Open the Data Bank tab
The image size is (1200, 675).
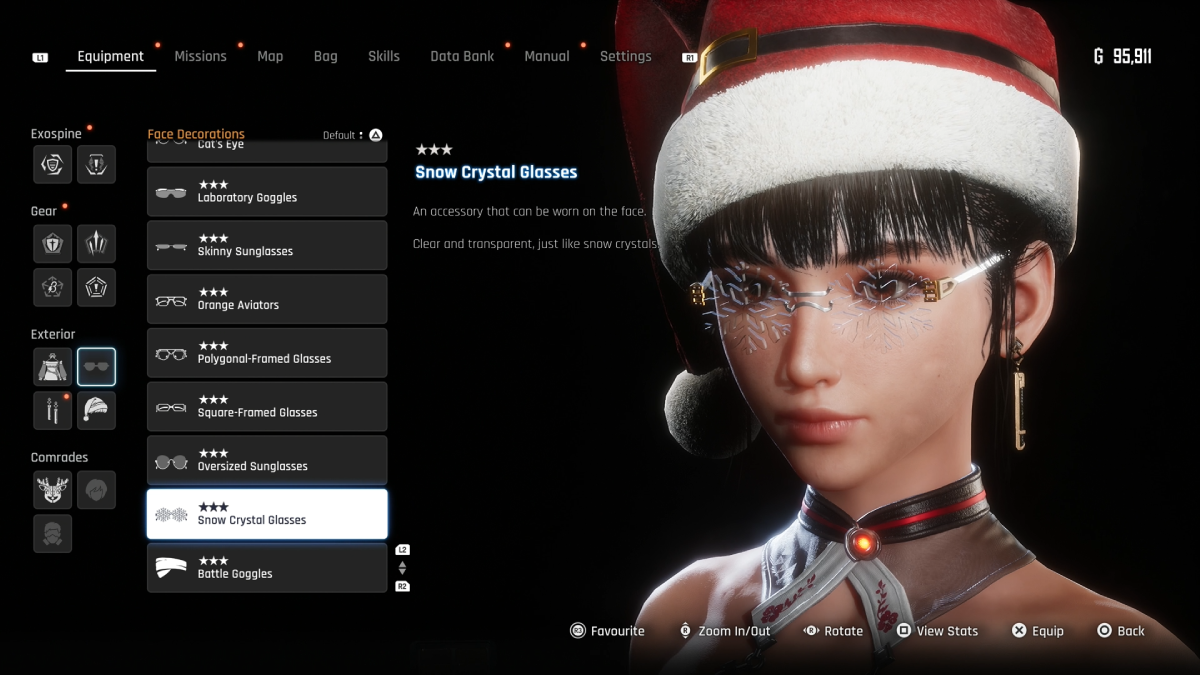tap(462, 57)
